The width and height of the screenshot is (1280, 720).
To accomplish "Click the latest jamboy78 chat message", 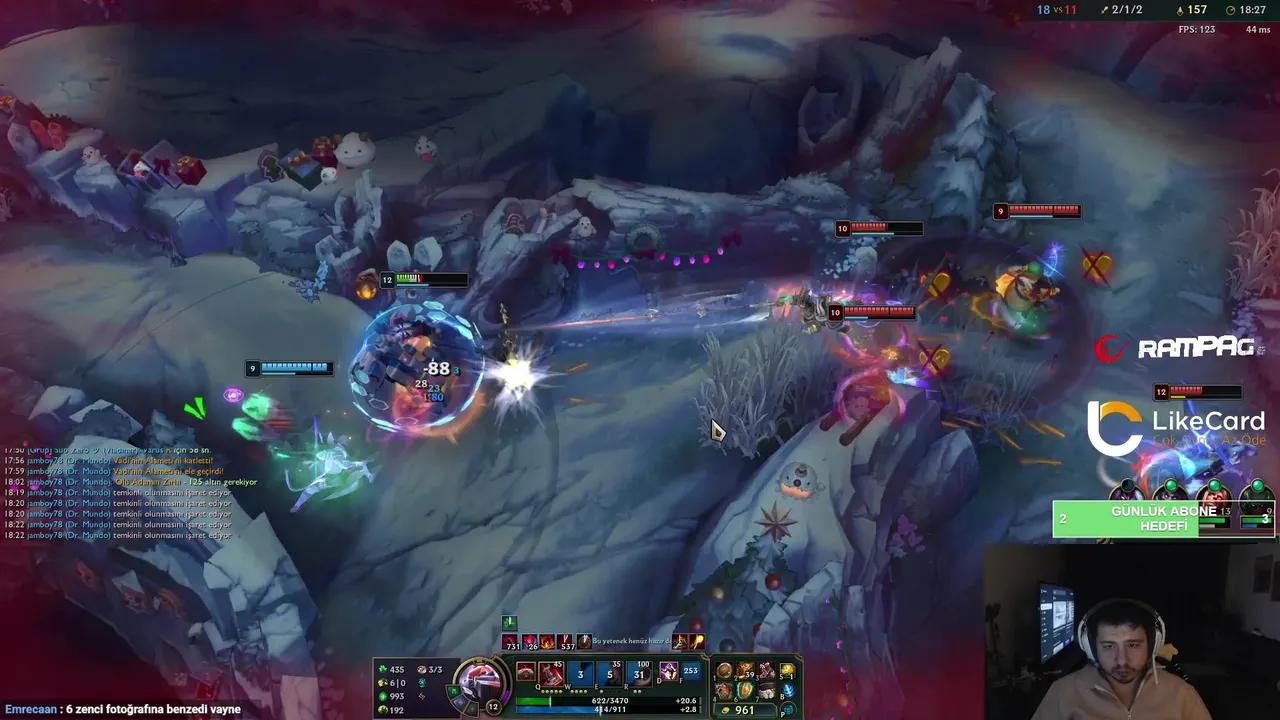I will 120,535.
